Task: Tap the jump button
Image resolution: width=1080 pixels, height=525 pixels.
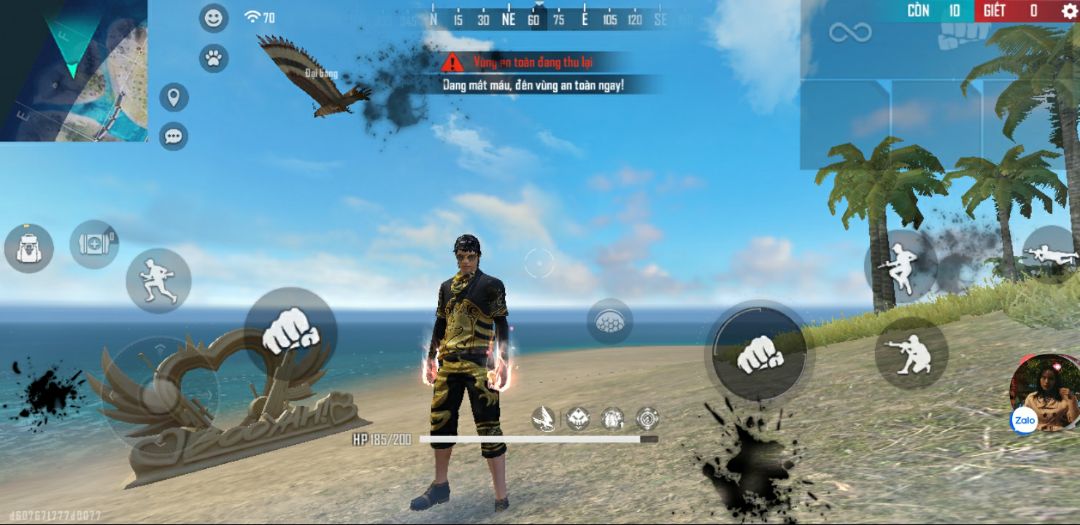Action: (x=898, y=265)
